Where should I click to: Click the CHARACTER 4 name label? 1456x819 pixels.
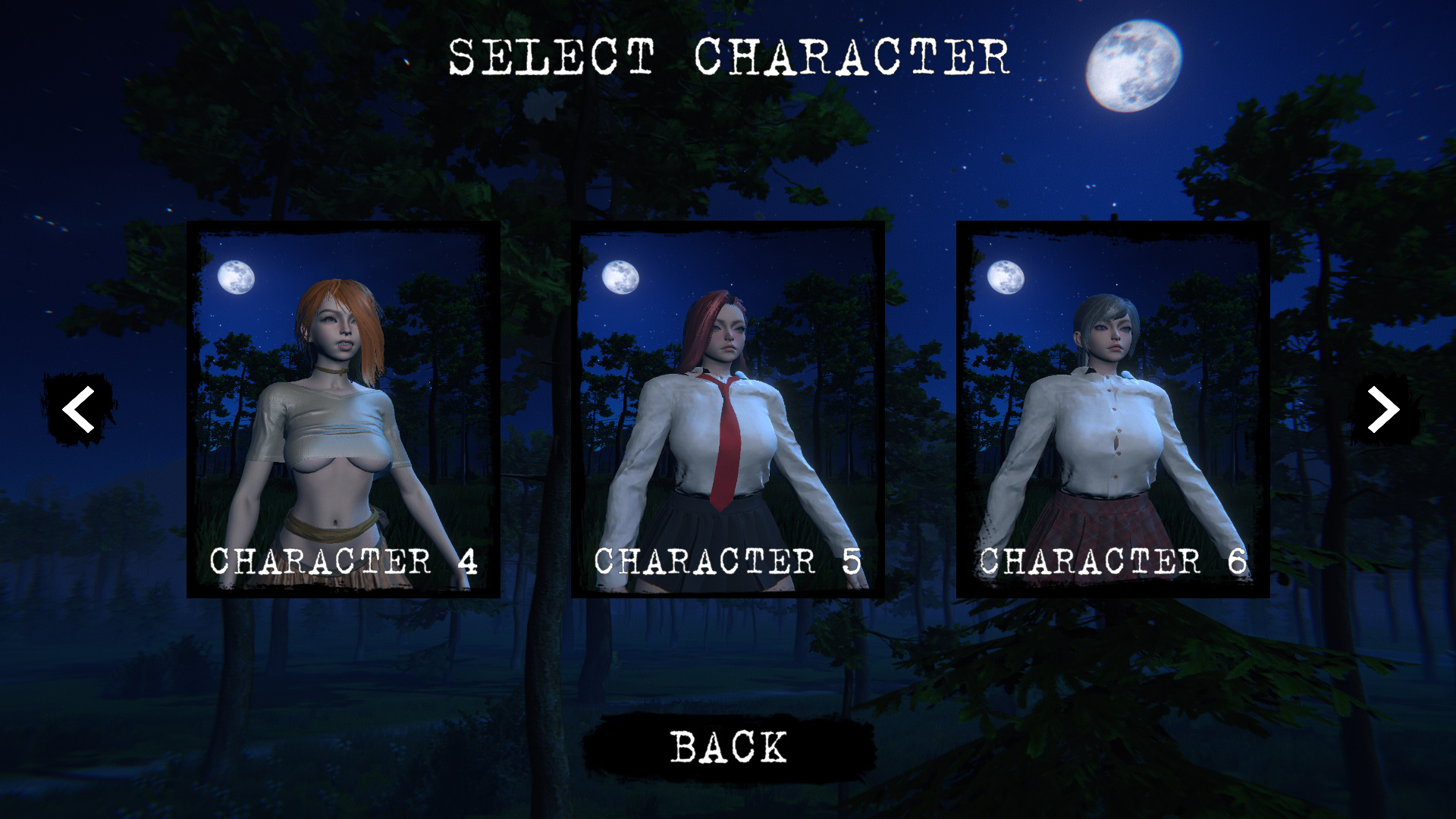(x=345, y=561)
